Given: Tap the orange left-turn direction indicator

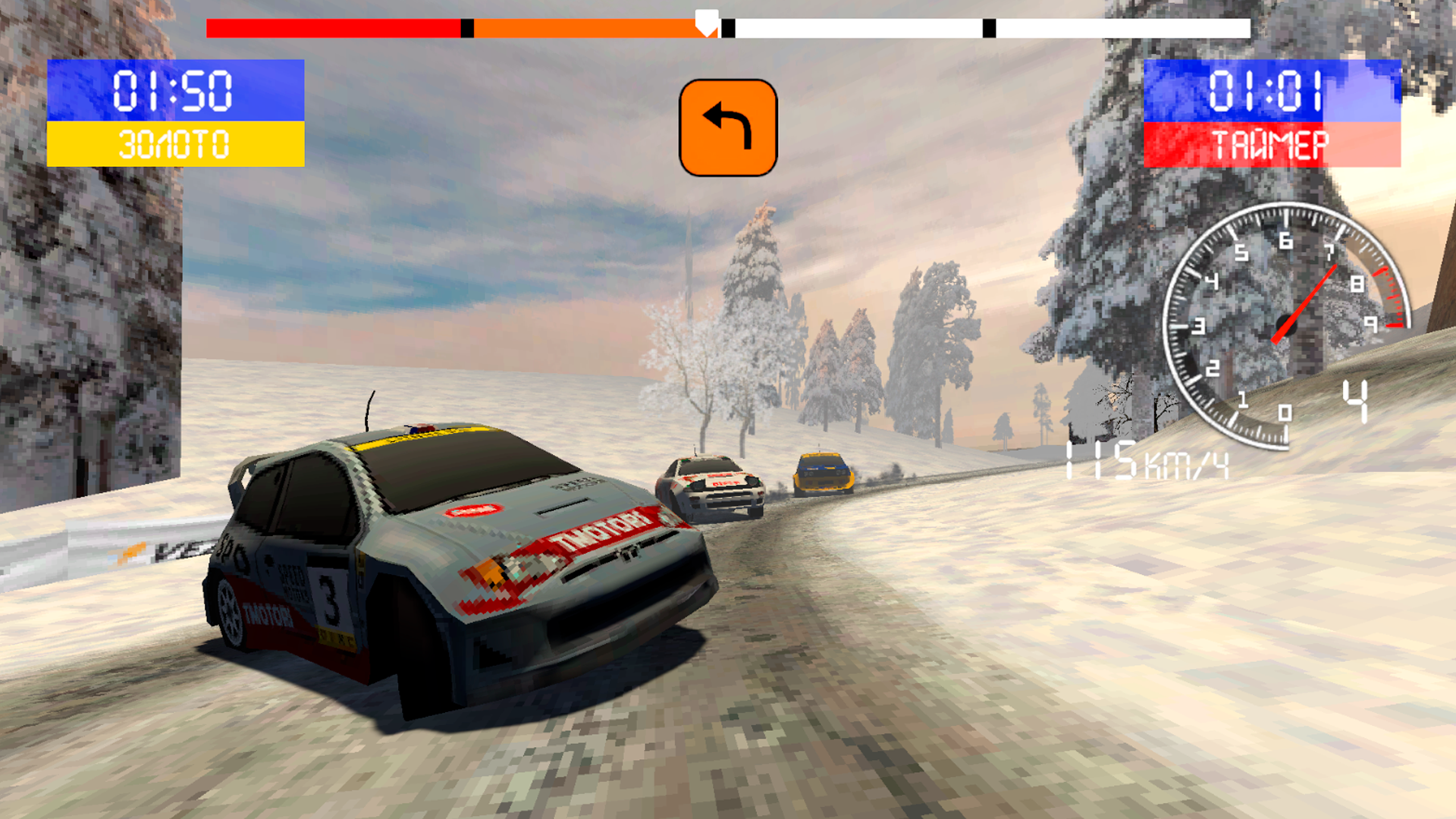Looking at the screenshot, I should (728, 127).
